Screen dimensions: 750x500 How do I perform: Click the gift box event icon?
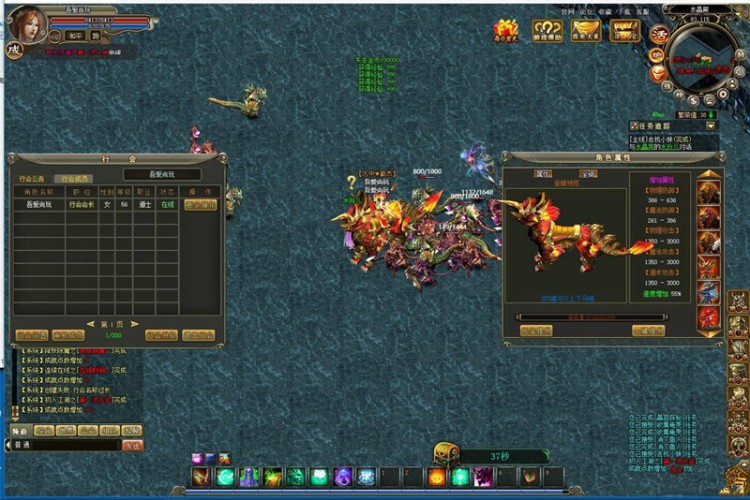(506, 31)
